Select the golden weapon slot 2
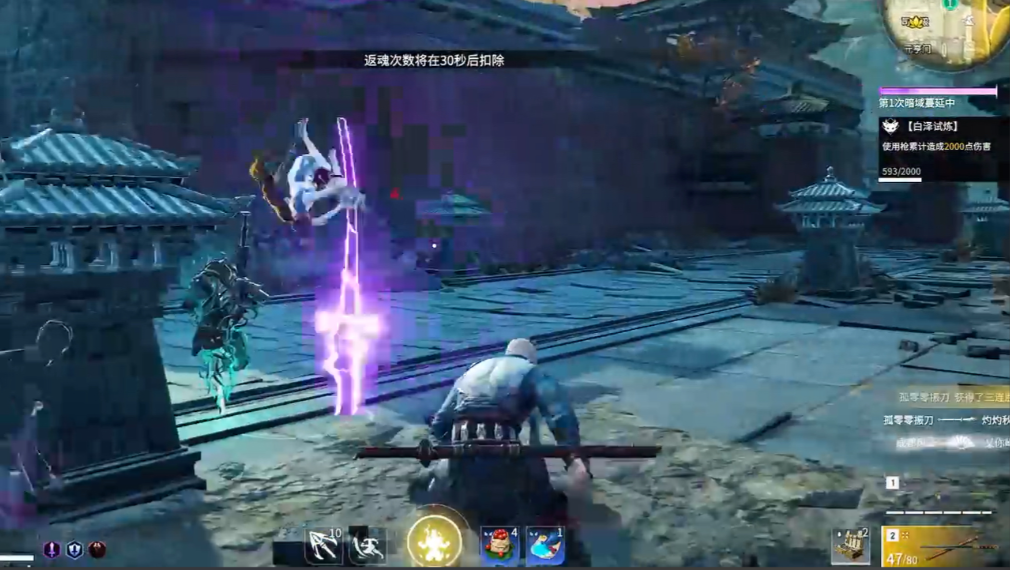Image resolution: width=1010 pixels, height=570 pixels. pyautogui.click(x=940, y=546)
